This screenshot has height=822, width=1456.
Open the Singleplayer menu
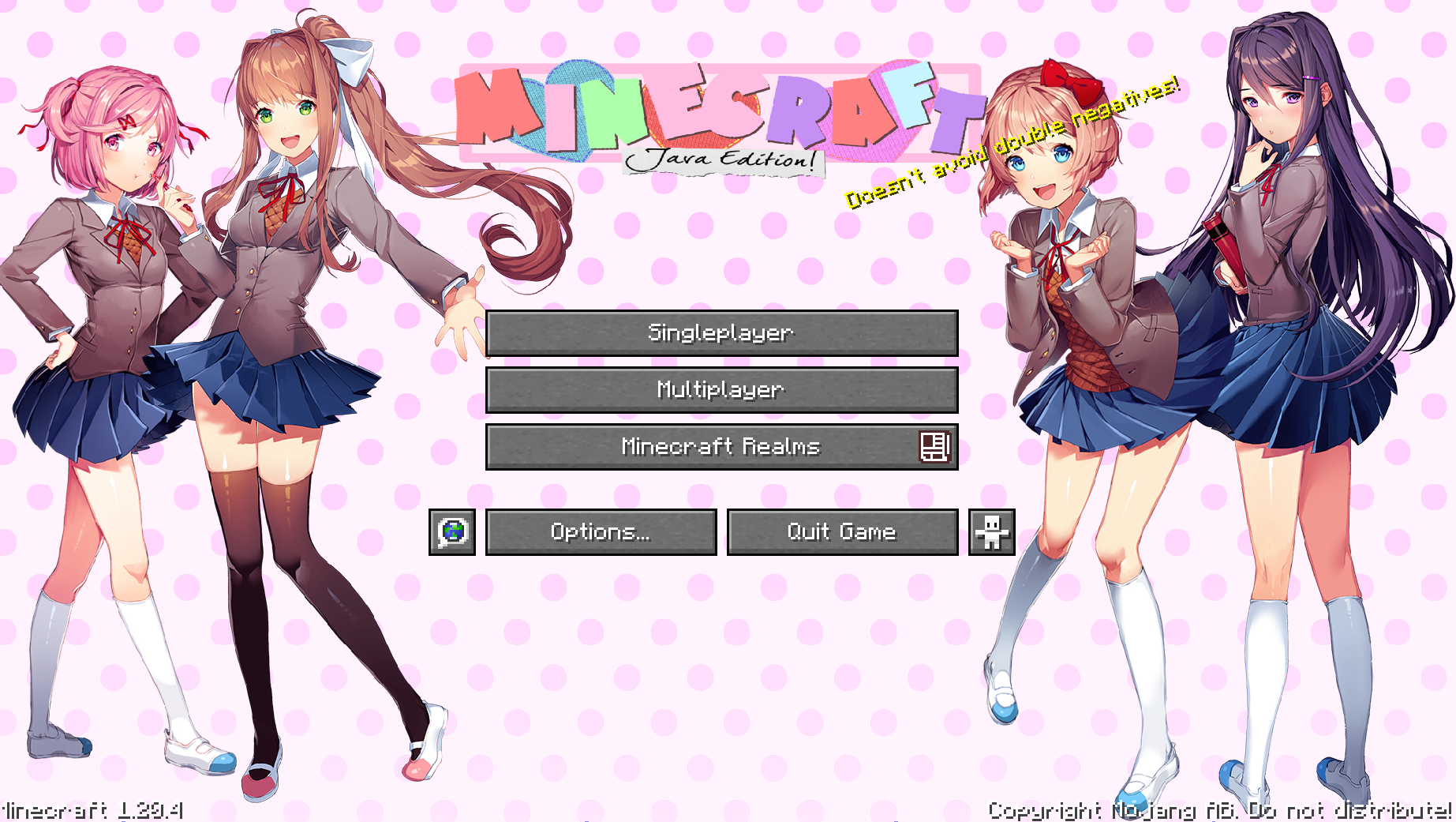[x=722, y=333]
